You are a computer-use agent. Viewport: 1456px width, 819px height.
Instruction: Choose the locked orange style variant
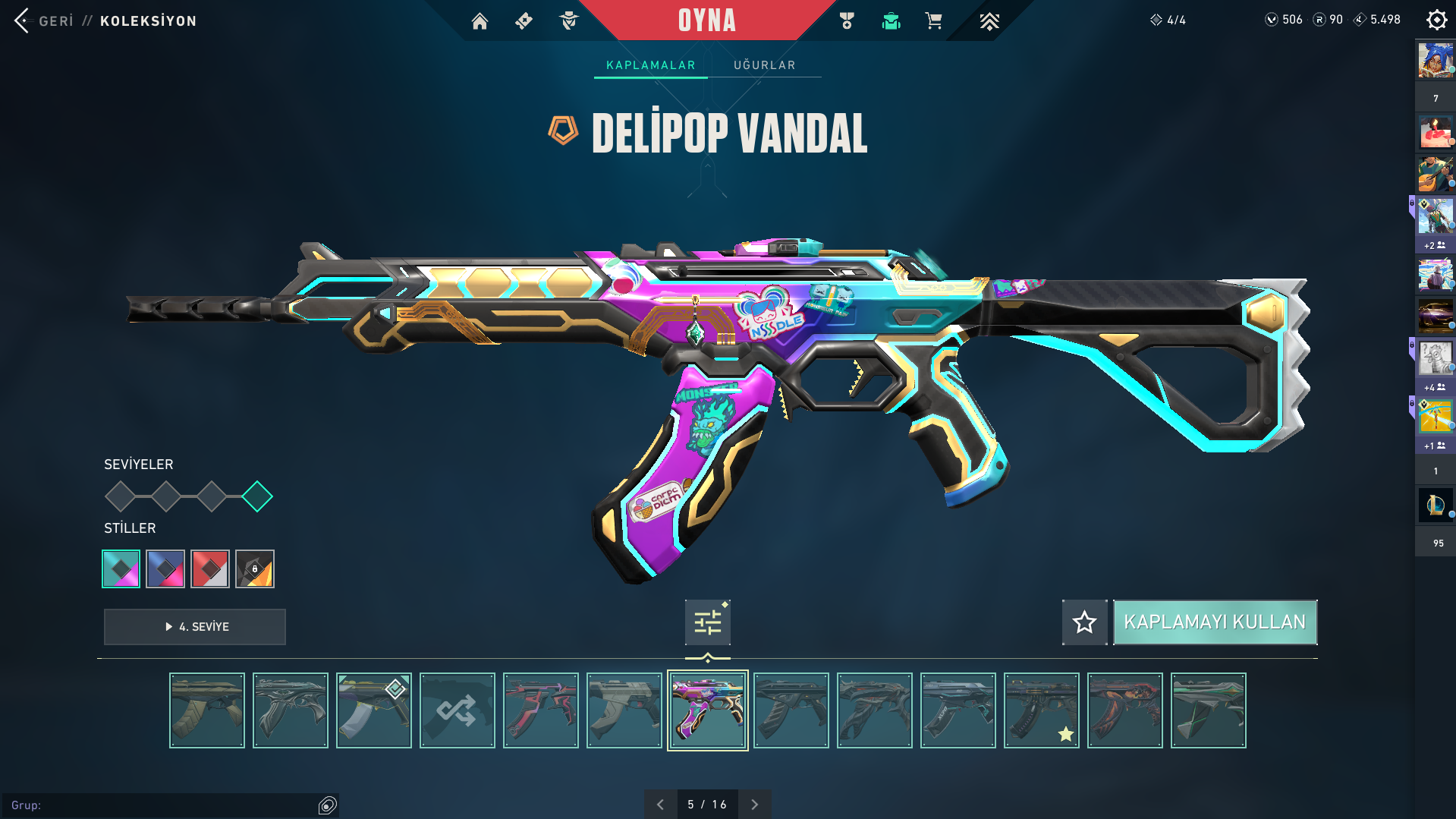click(x=255, y=569)
